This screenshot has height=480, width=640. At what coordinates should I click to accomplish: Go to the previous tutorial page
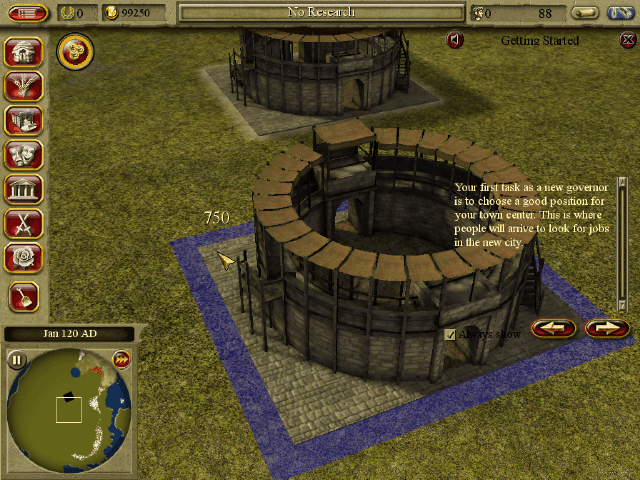[554, 327]
